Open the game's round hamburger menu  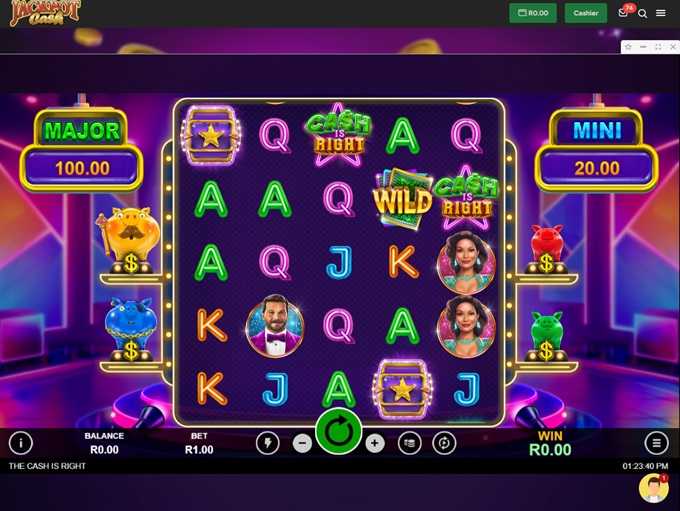(x=656, y=443)
